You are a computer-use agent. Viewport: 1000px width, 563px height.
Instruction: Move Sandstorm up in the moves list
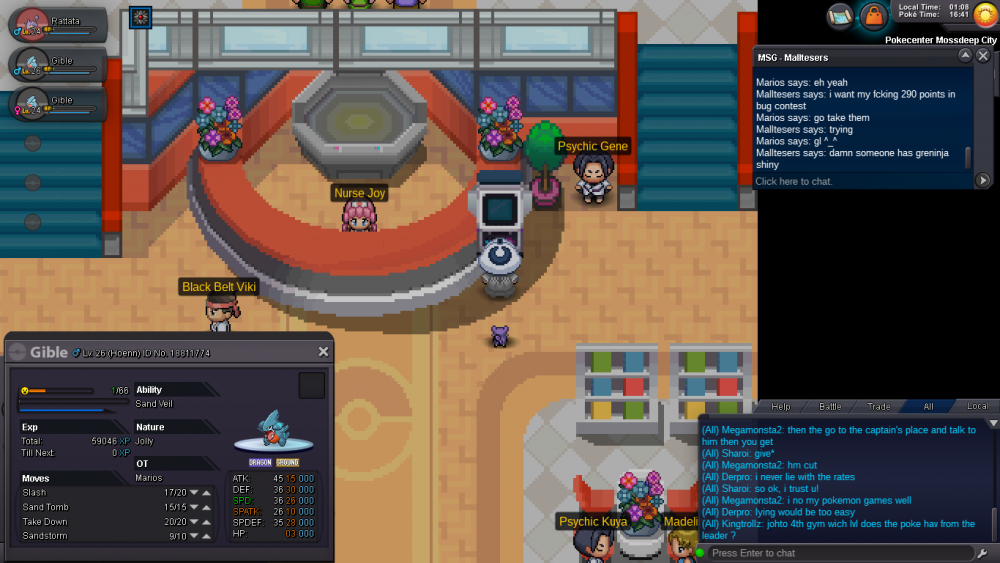pyautogui.click(x=206, y=536)
